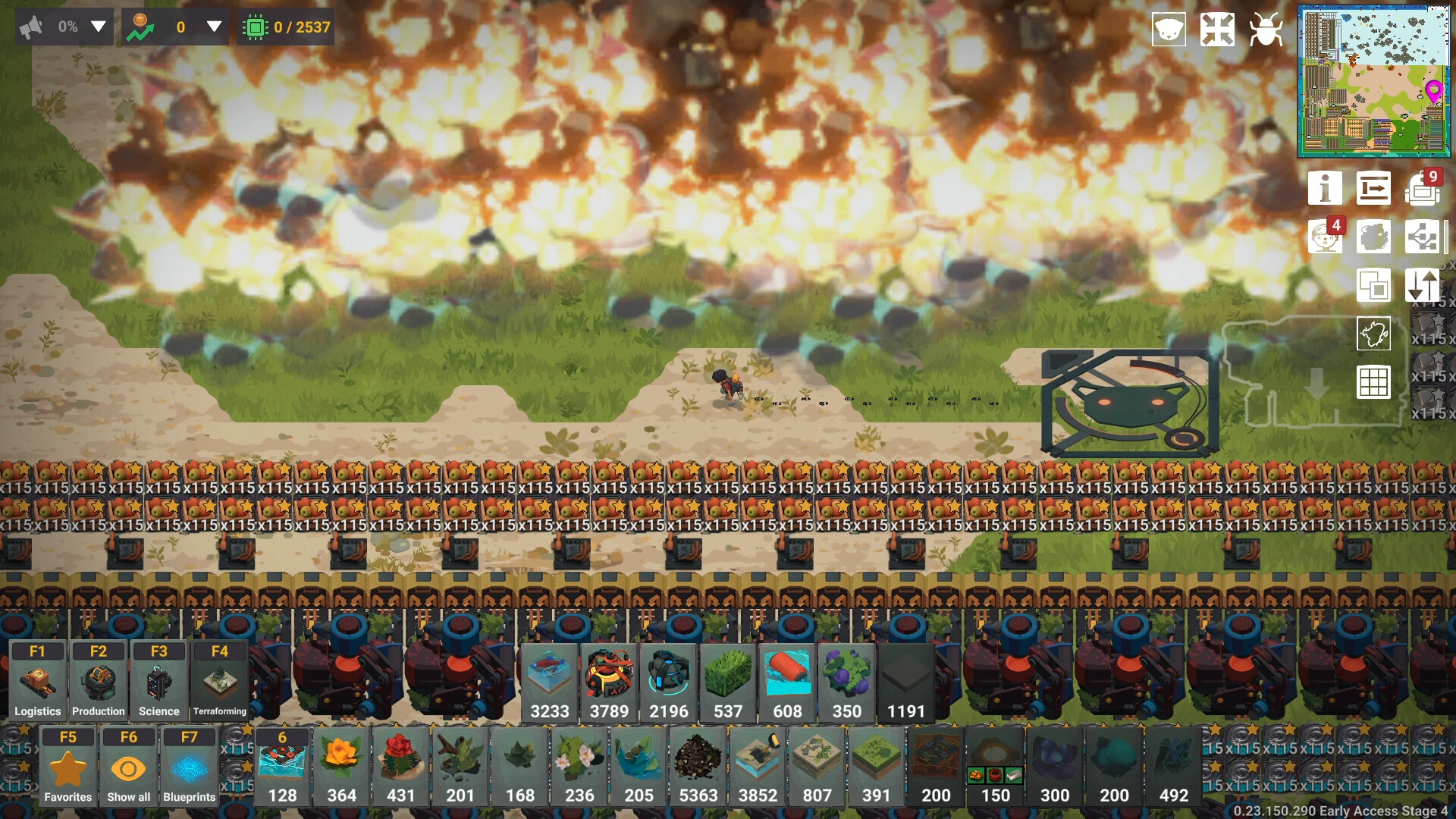
Task: Open the Terraforming category tab
Action: (219, 680)
